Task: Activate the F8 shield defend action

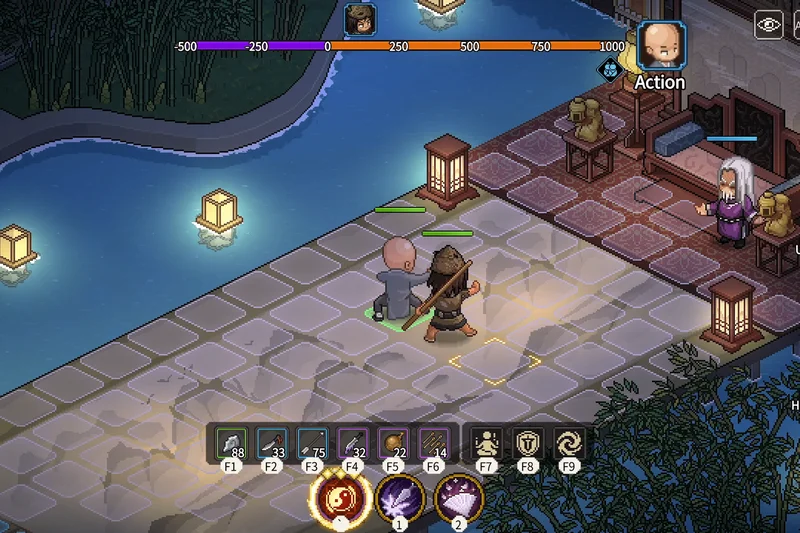Action: click(x=527, y=443)
